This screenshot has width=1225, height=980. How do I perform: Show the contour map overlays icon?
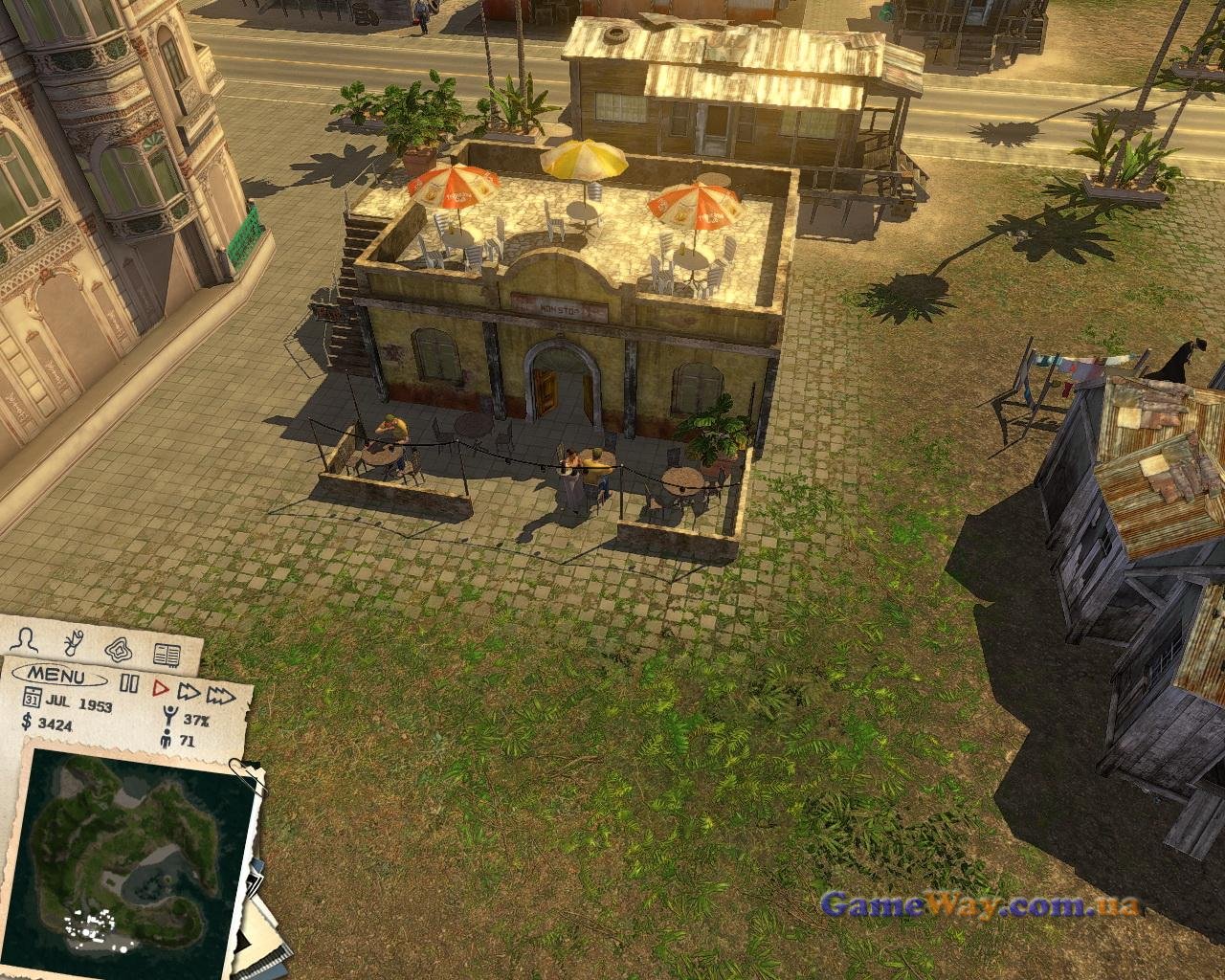coord(119,648)
